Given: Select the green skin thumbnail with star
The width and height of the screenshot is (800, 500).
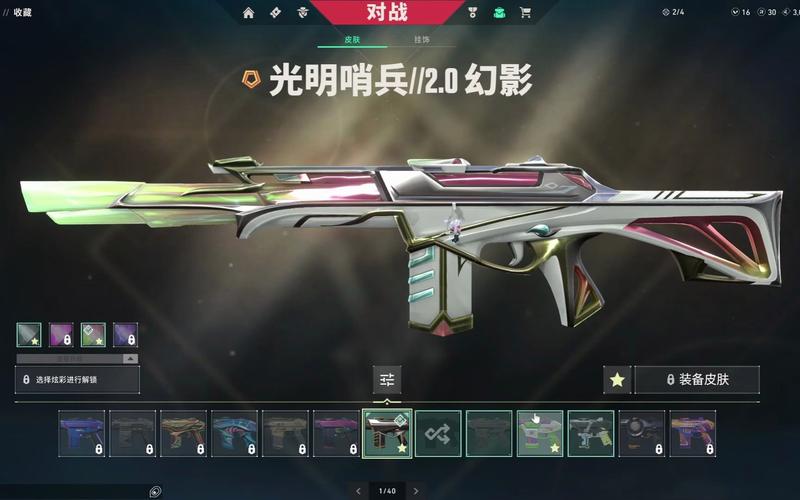Looking at the screenshot, I should click(540, 434).
